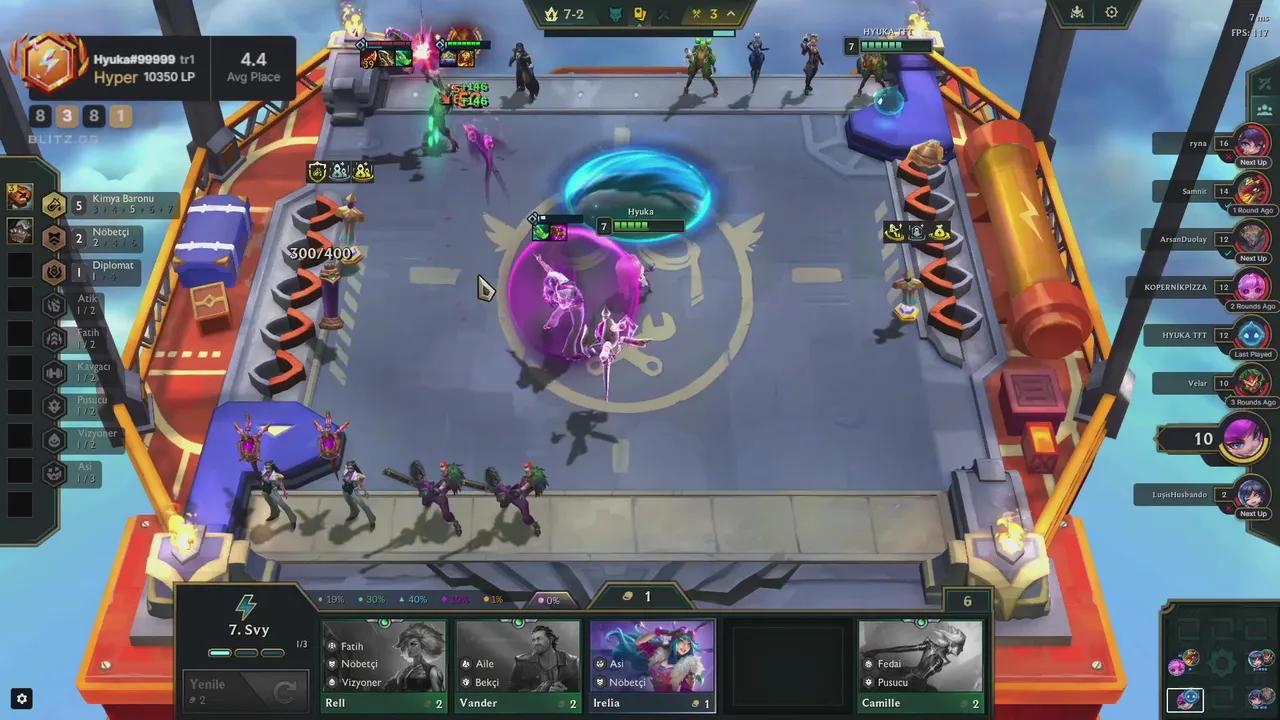Click the Kimya Baronu trait icon
The height and width of the screenshot is (720, 1280).
pyautogui.click(x=52, y=206)
